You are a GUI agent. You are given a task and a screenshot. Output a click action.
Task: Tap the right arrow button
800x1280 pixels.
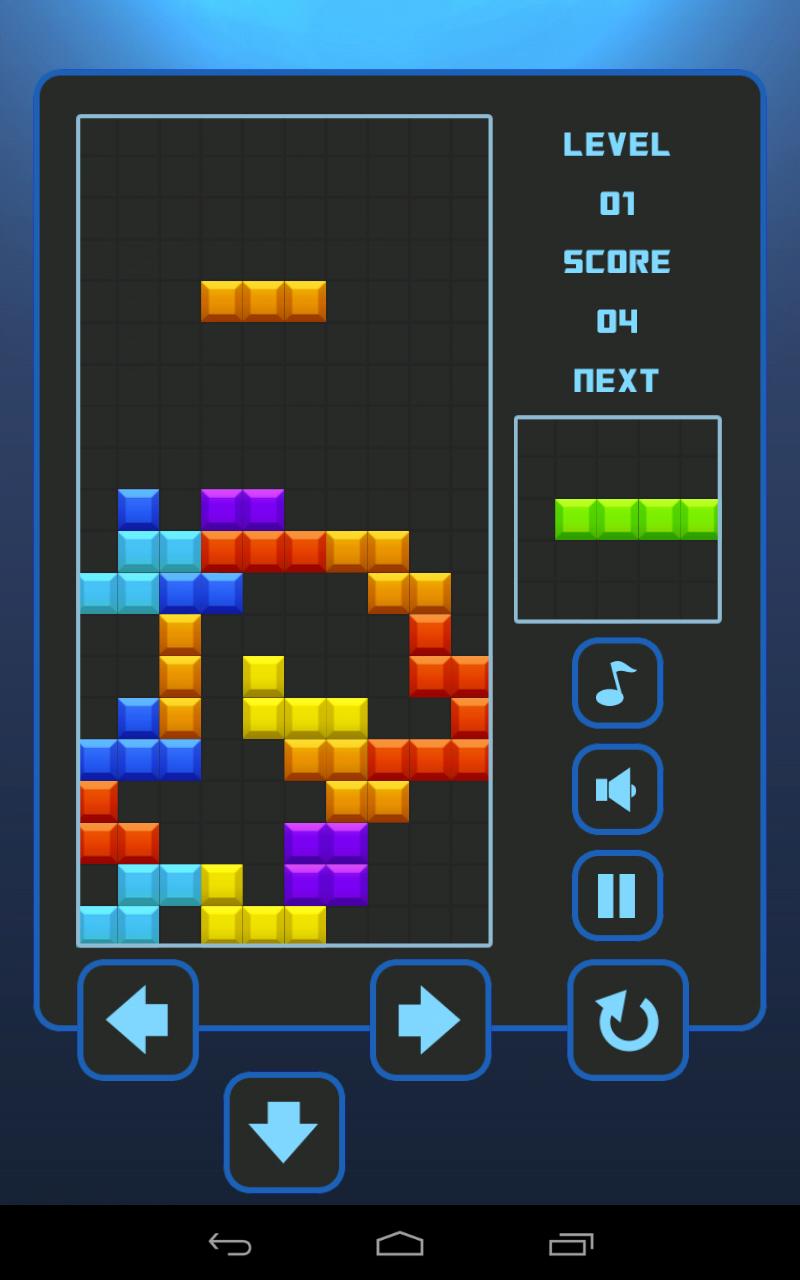pyautogui.click(x=430, y=1020)
